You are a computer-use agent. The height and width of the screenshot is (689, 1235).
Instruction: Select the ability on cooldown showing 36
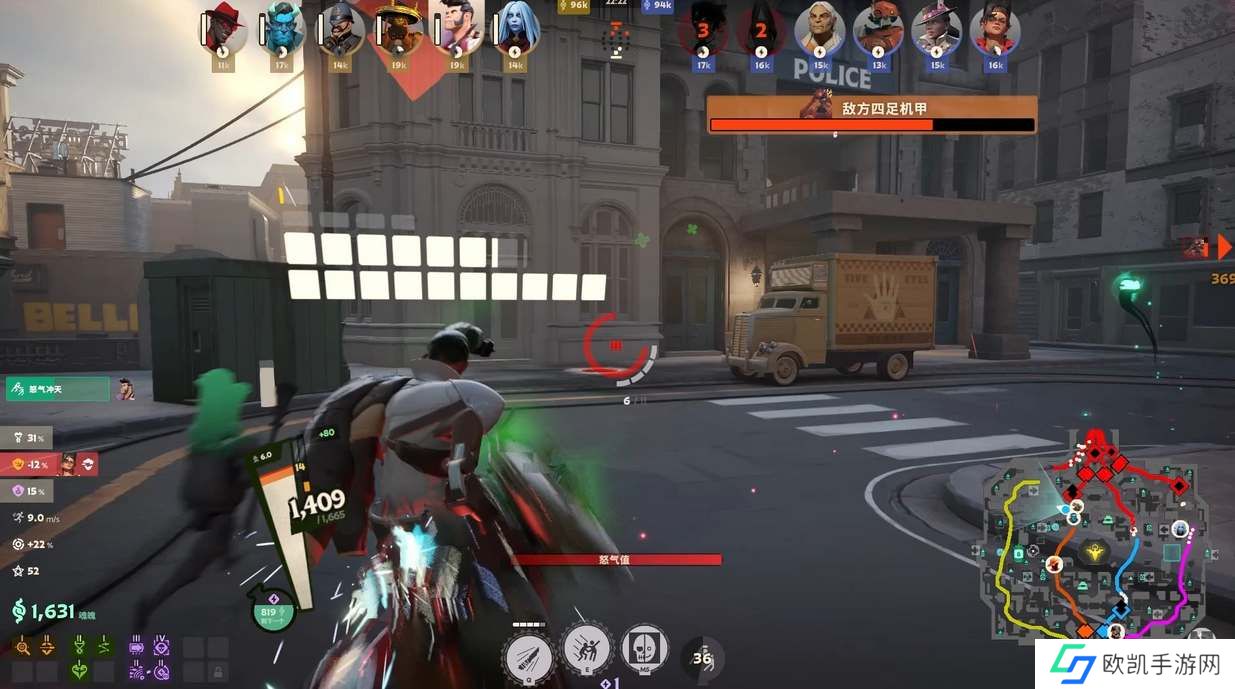[x=703, y=658]
